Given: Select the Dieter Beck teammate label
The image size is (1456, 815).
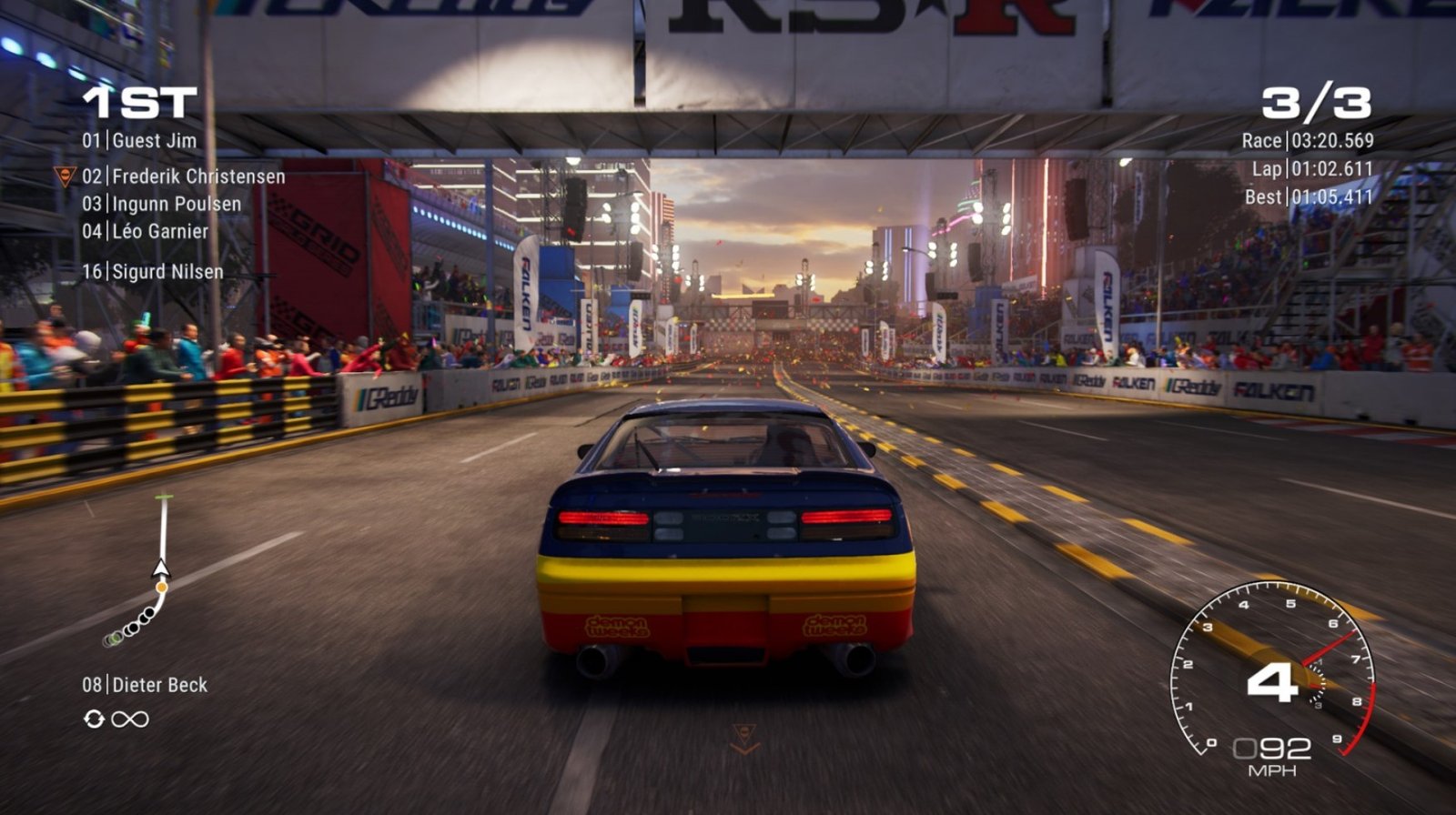Looking at the screenshot, I should pos(145,685).
